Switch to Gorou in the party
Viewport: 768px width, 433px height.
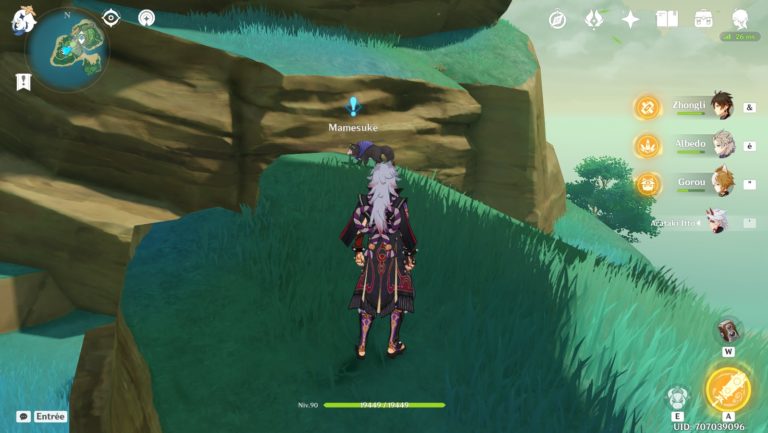[x=722, y=182]
